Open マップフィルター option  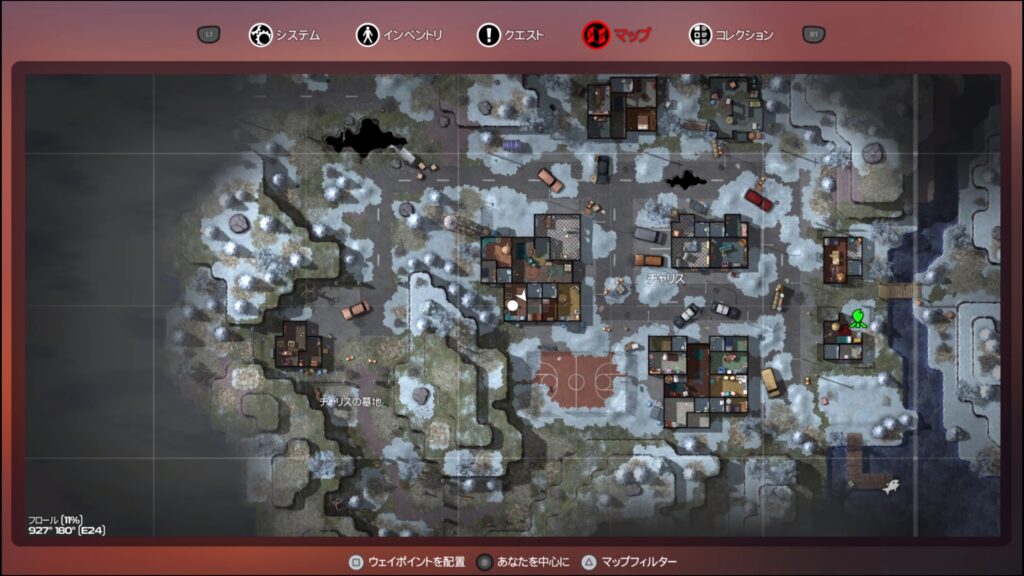click(x=630, y=562)
